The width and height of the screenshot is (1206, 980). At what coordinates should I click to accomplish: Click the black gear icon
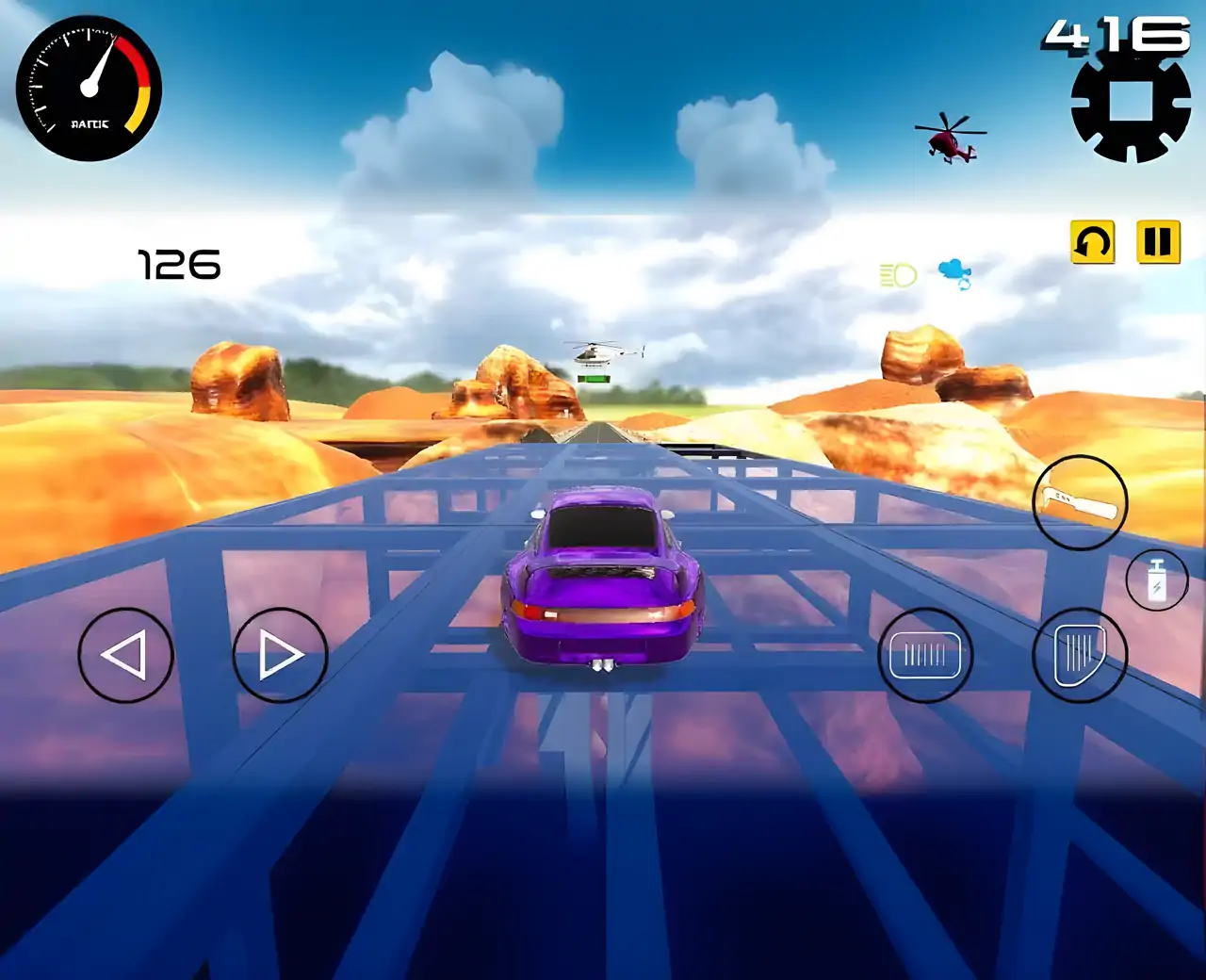tap(1131, 104)
